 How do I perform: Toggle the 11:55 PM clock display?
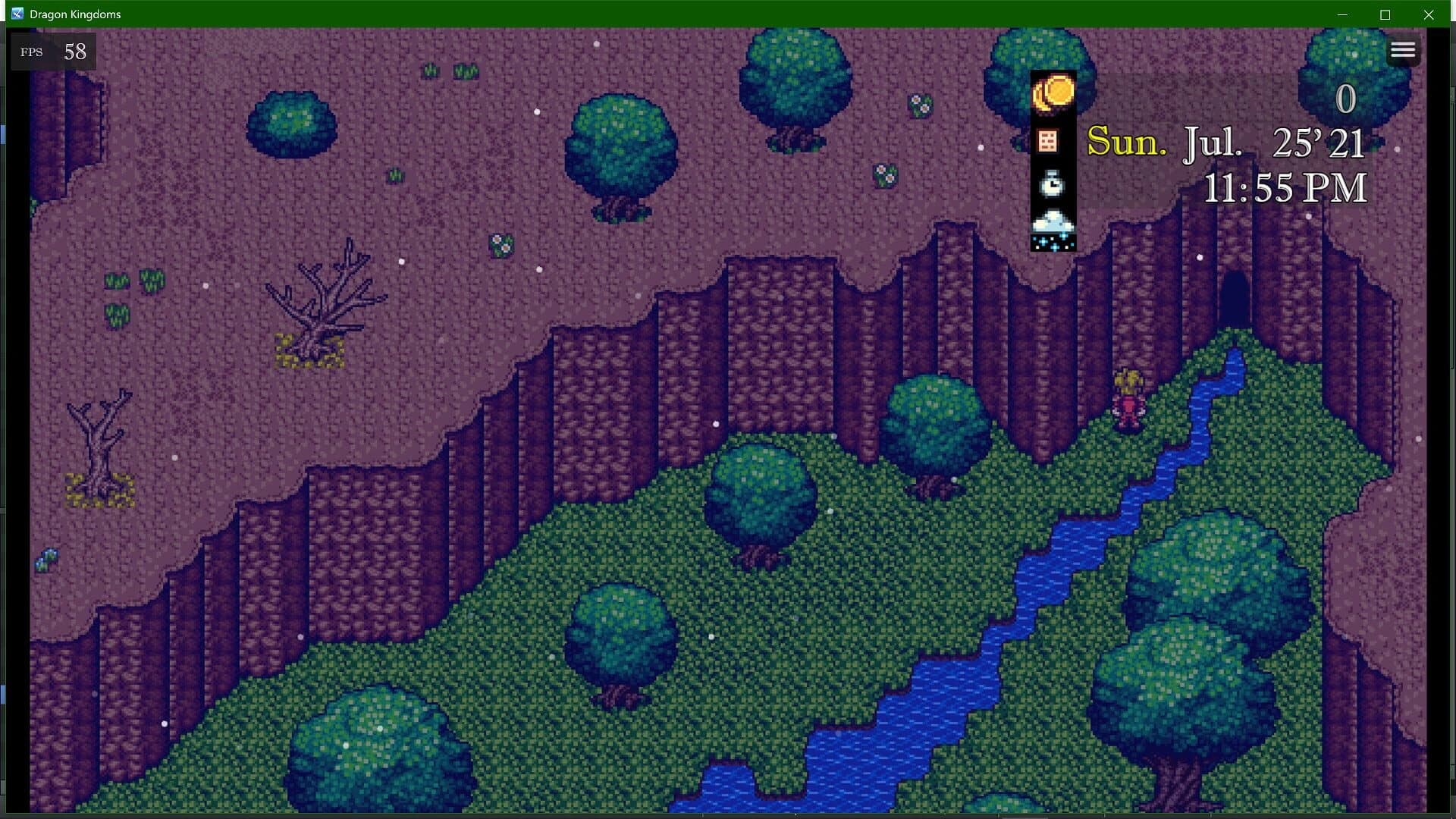click(x=1285, y=189)
